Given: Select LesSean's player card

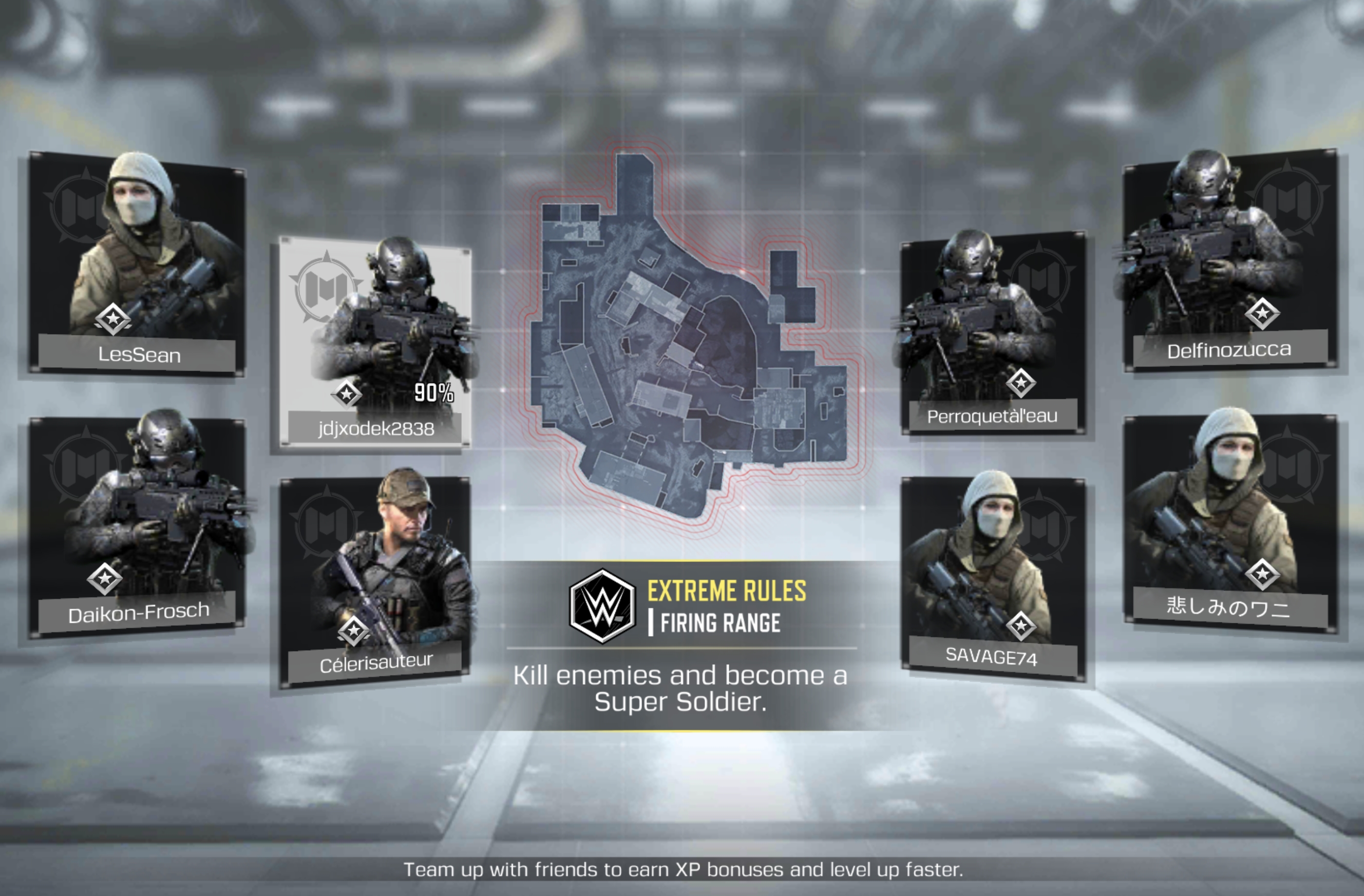Looking at the screenshot, I should [137, 263].
